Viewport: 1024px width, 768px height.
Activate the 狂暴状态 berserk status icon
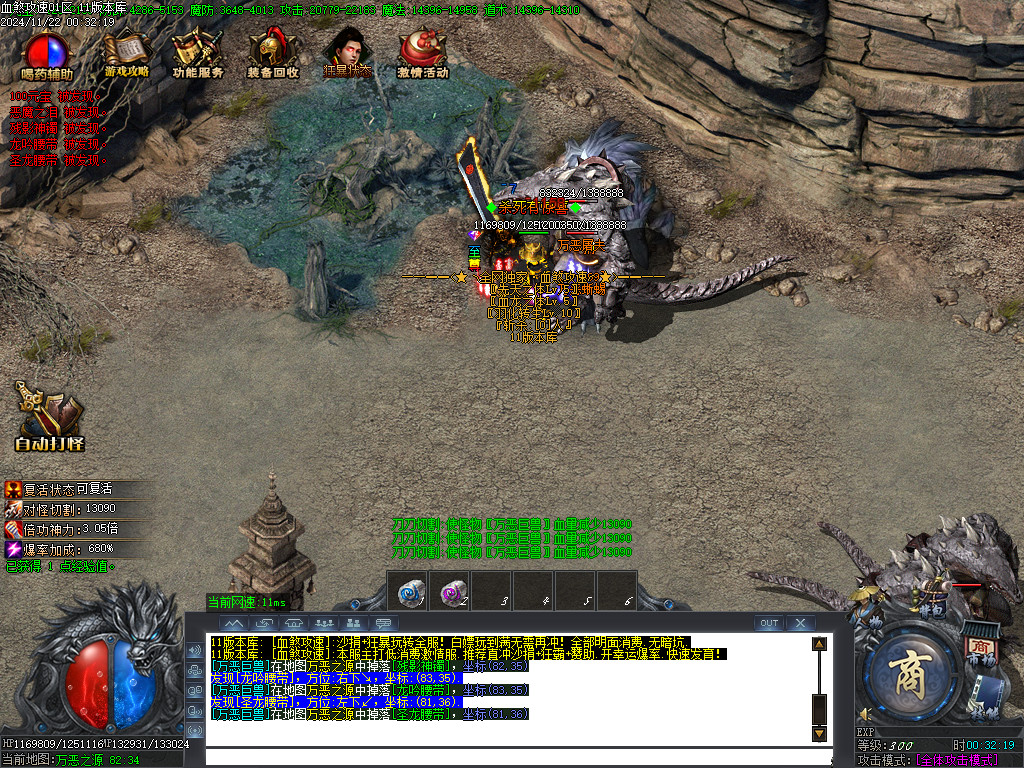click(347, 55)
